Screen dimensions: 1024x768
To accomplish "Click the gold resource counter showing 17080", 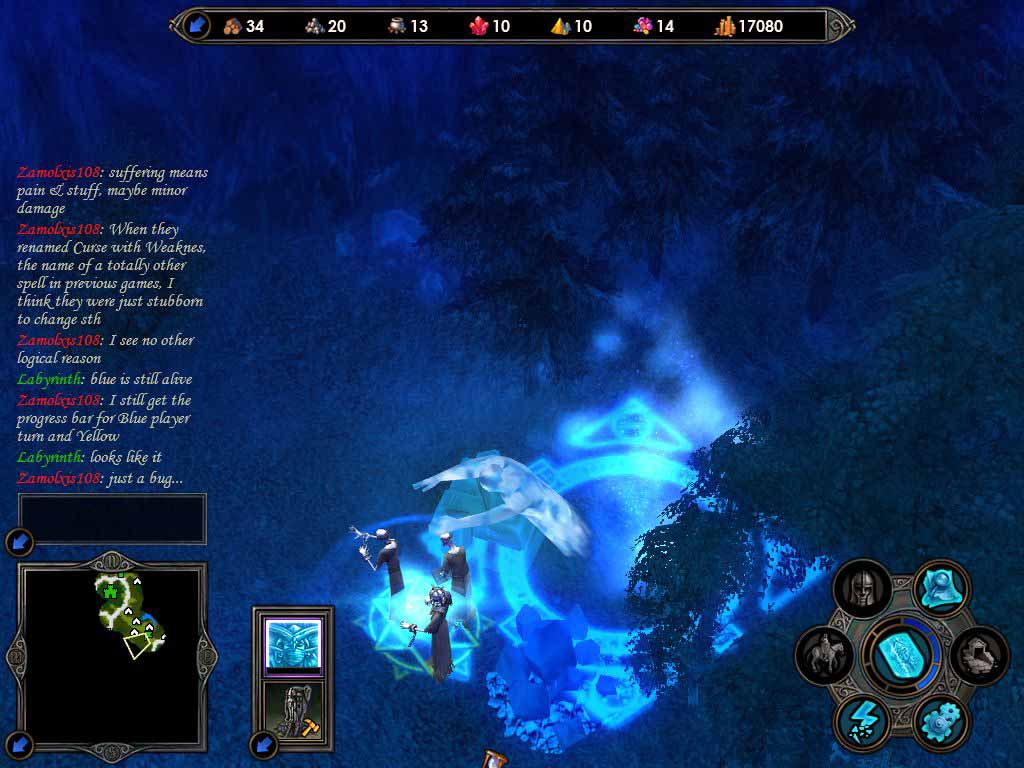I will (x=749, y=26).
